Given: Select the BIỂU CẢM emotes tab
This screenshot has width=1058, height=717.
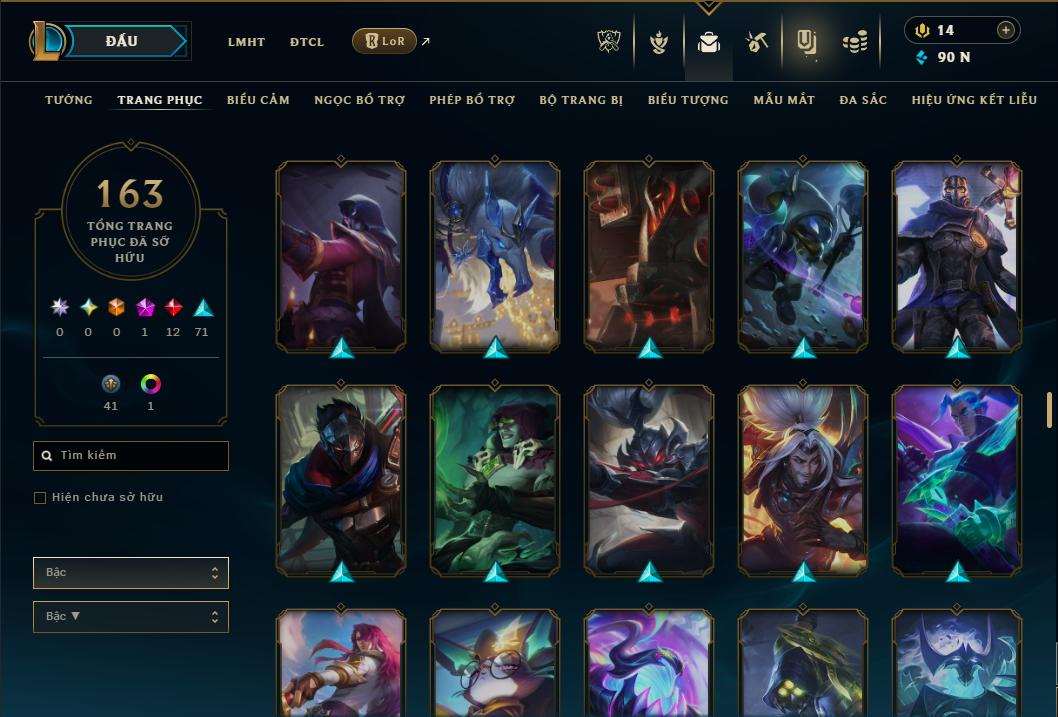Looking at the screenshot, I should tap(258, 100).
